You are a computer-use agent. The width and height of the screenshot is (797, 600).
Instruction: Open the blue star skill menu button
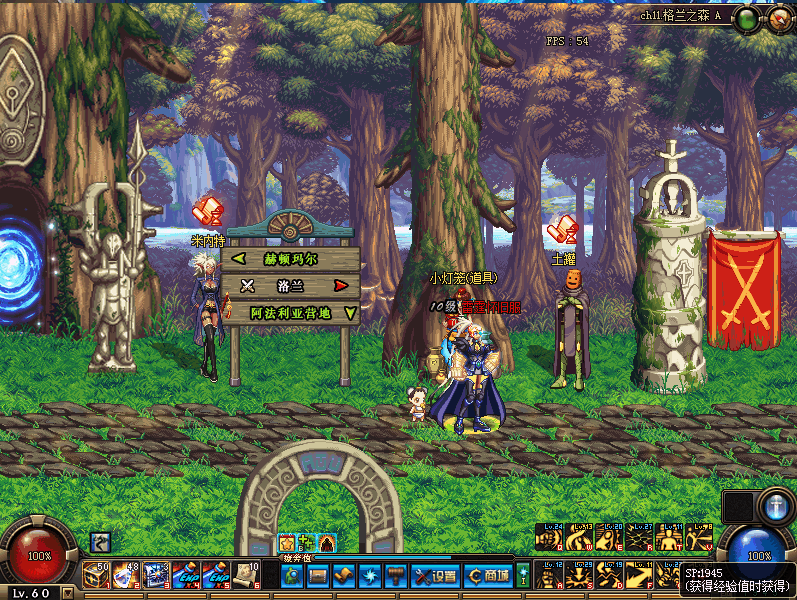tap(370, 575)
